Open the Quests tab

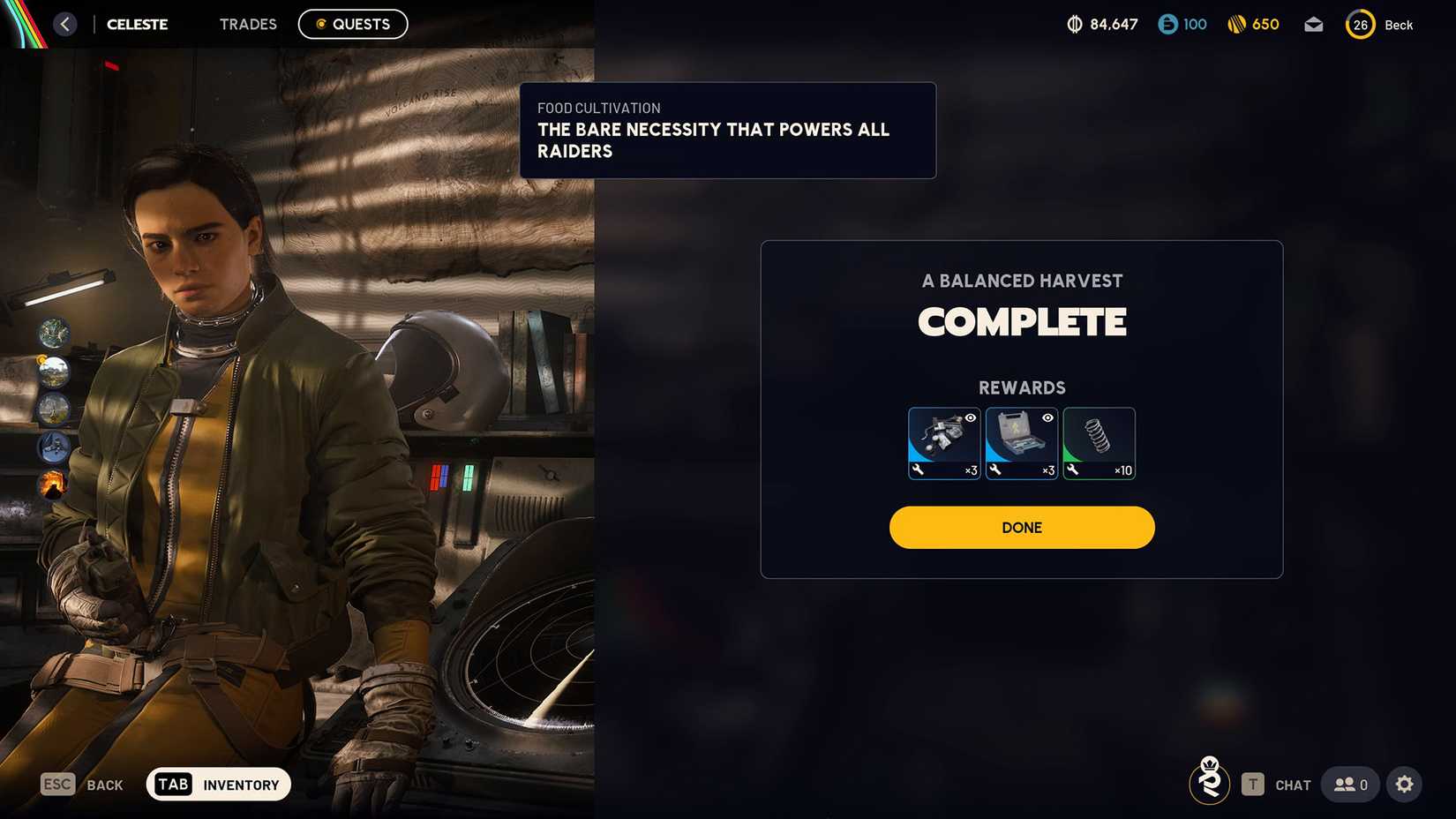coord(353,25)
